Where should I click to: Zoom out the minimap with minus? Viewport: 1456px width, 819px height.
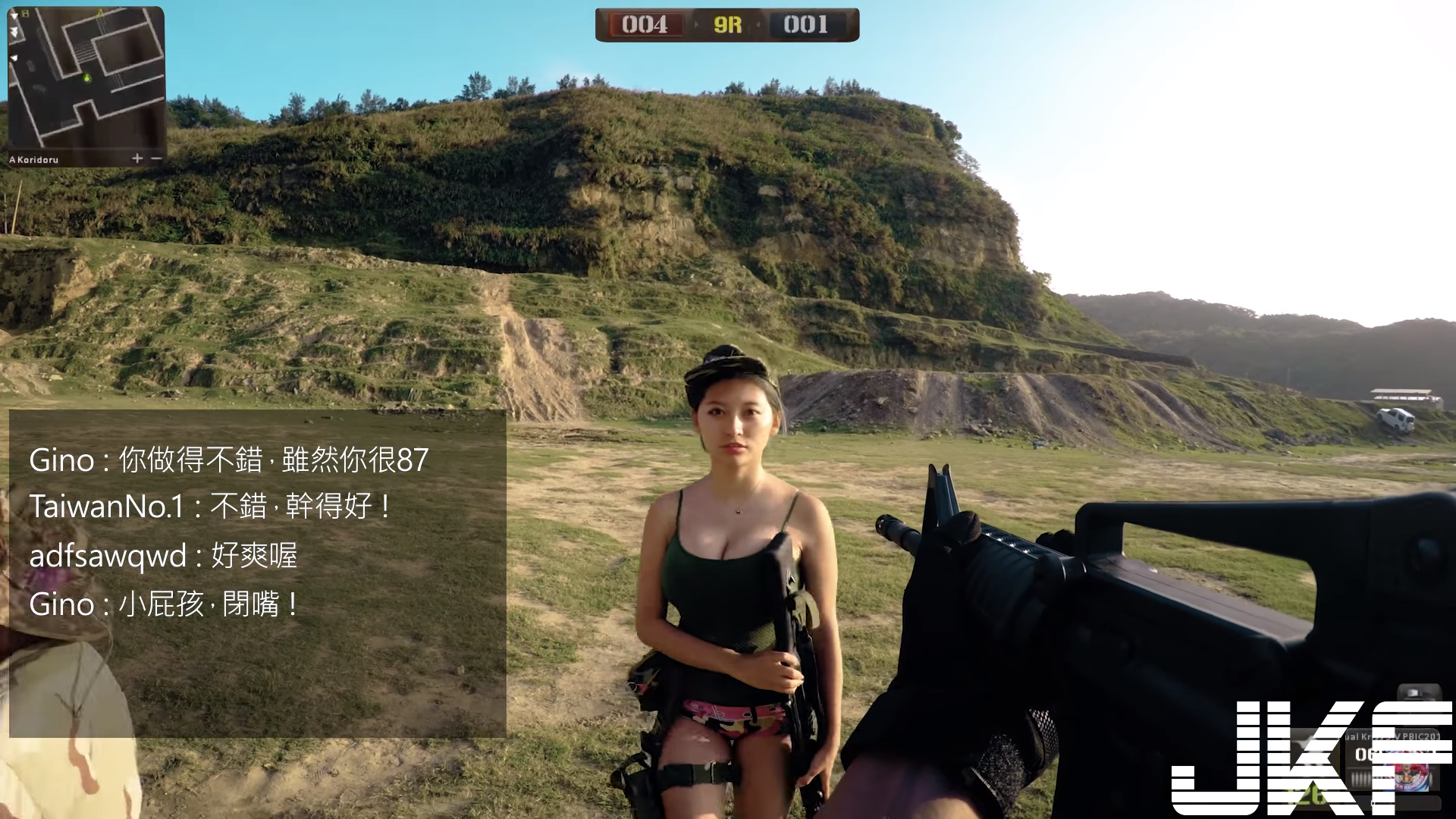pos(156,158)
